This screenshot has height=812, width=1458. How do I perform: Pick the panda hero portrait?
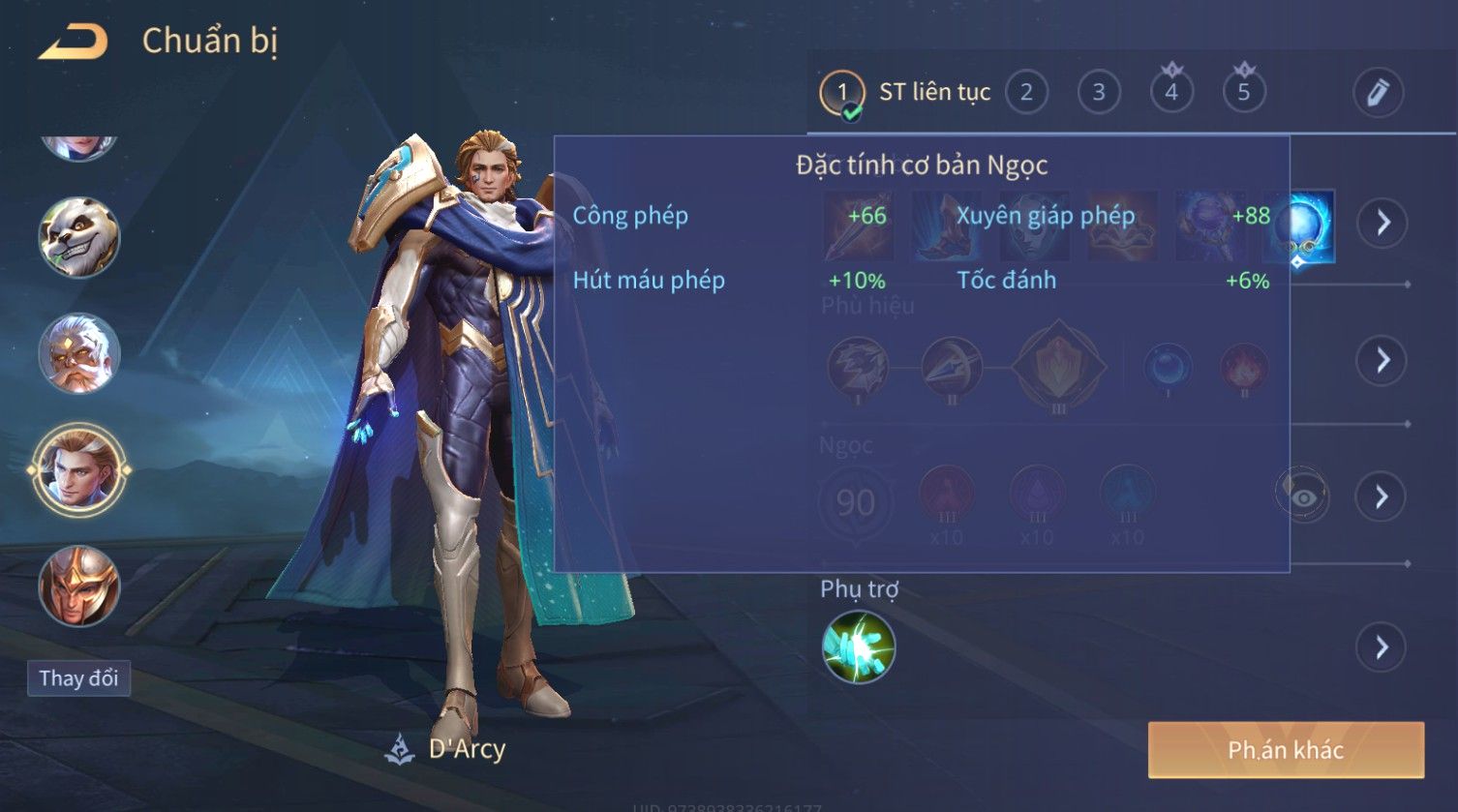point(78,237)
